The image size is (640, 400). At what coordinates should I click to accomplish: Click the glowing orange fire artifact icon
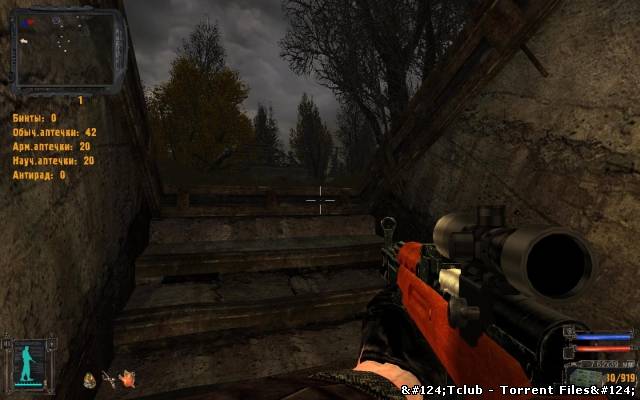[127, 379]
